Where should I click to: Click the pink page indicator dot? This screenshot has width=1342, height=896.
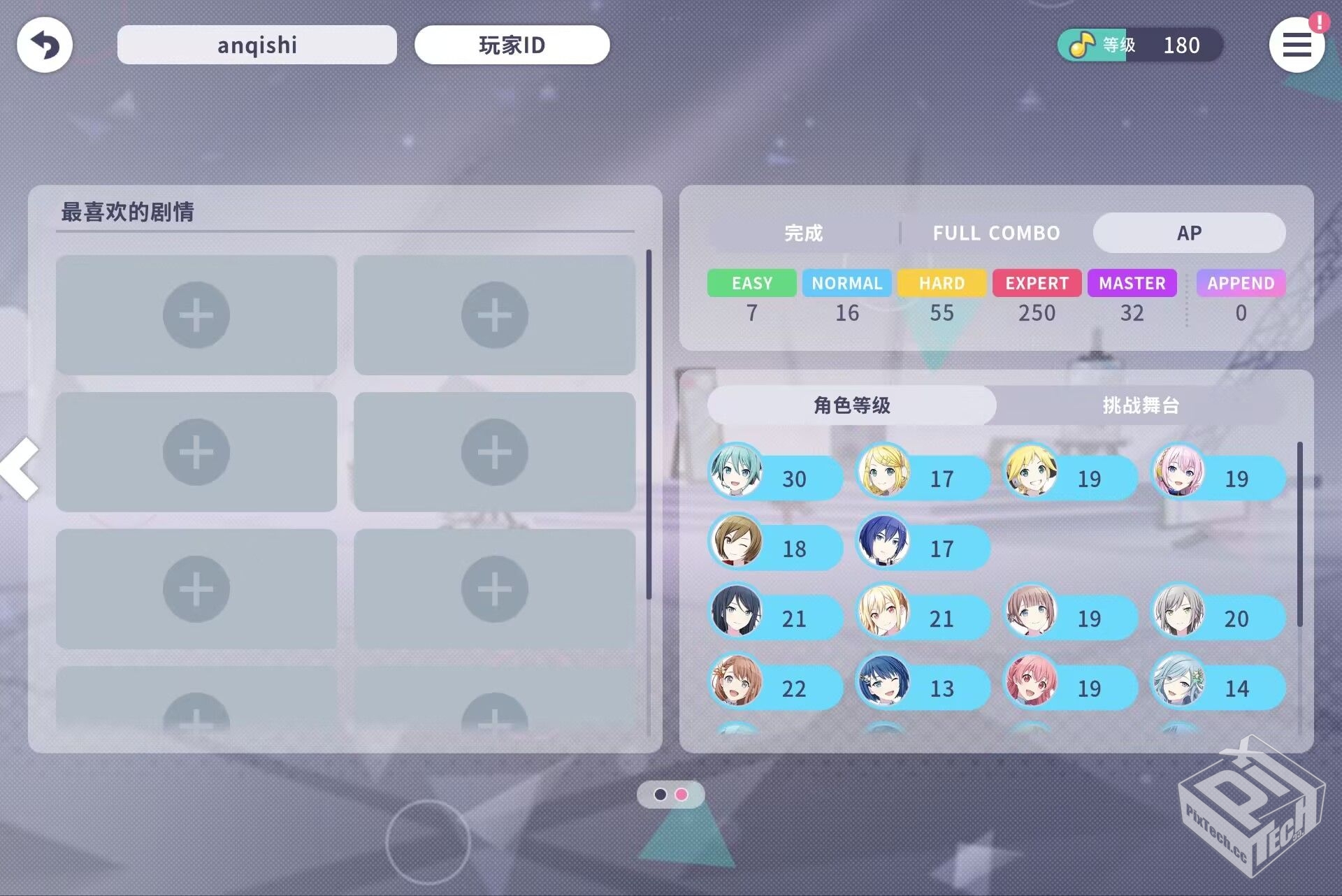(681, 795)
